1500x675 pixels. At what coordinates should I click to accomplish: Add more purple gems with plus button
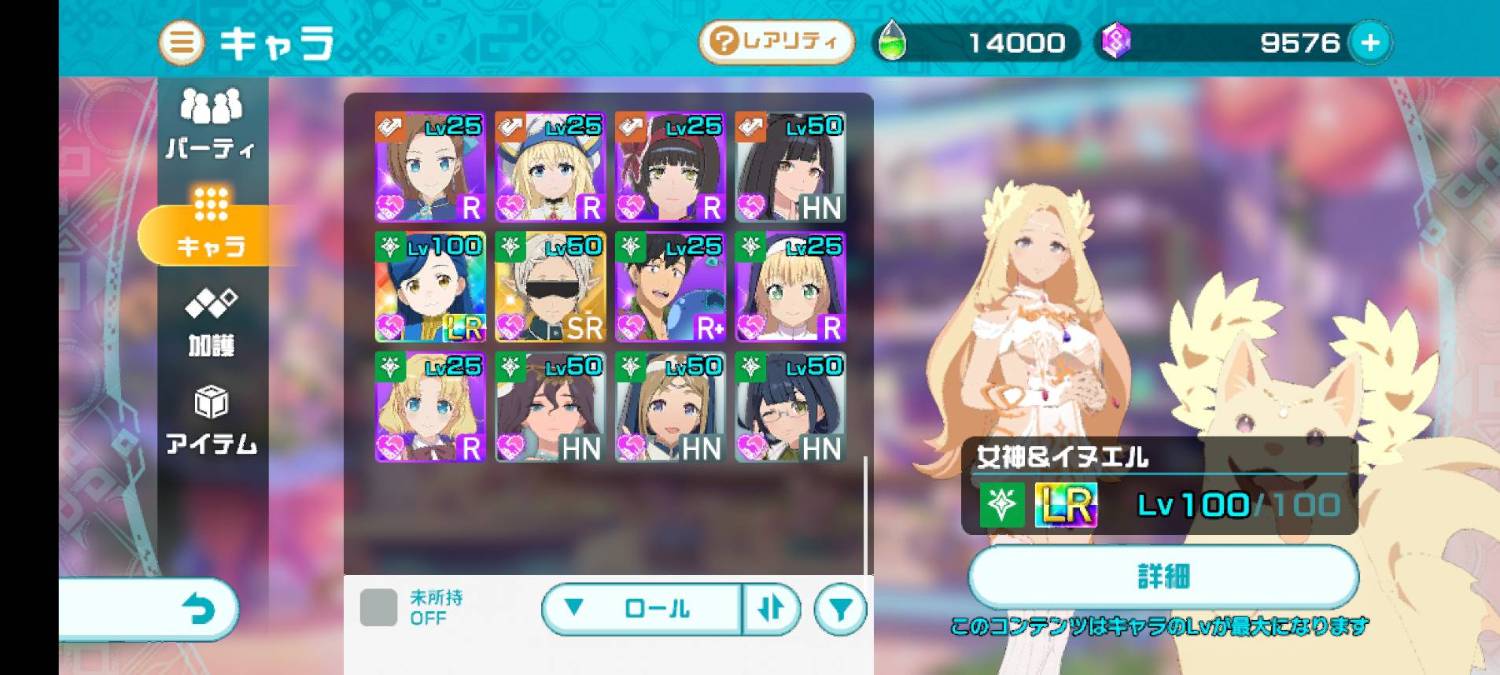(x=1370, y=43)
